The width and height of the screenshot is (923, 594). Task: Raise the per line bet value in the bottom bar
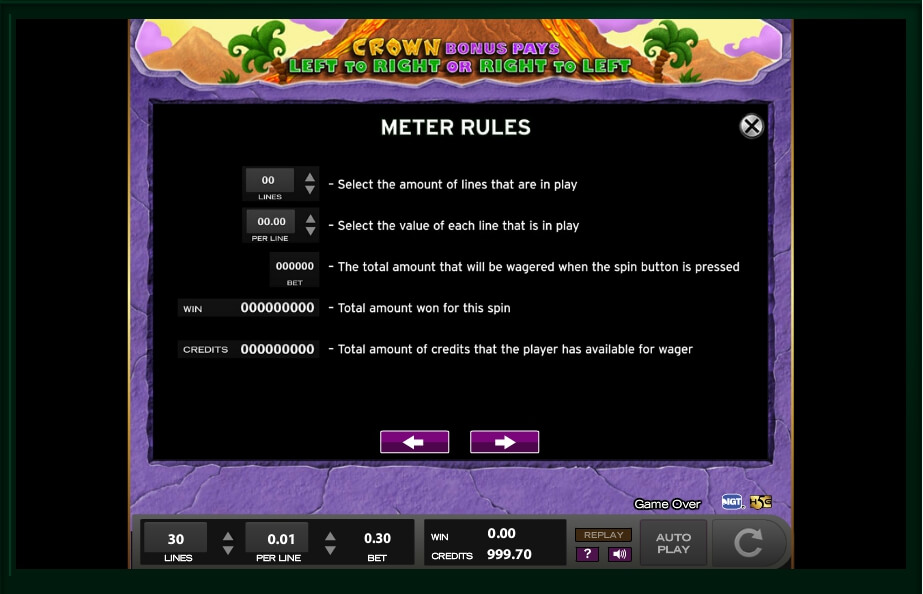(x=330, y=535)
